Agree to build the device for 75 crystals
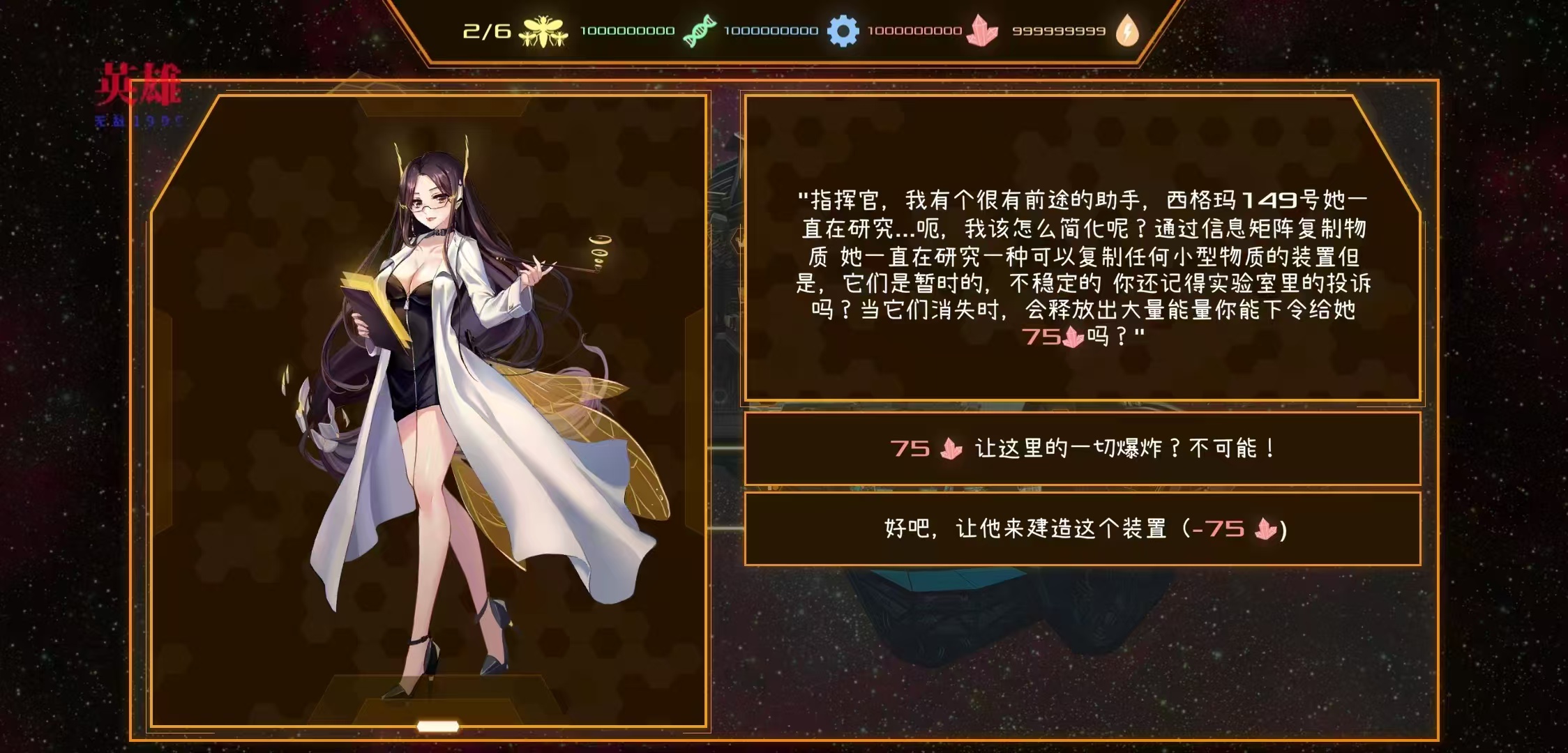 [x=1083, y=528]
